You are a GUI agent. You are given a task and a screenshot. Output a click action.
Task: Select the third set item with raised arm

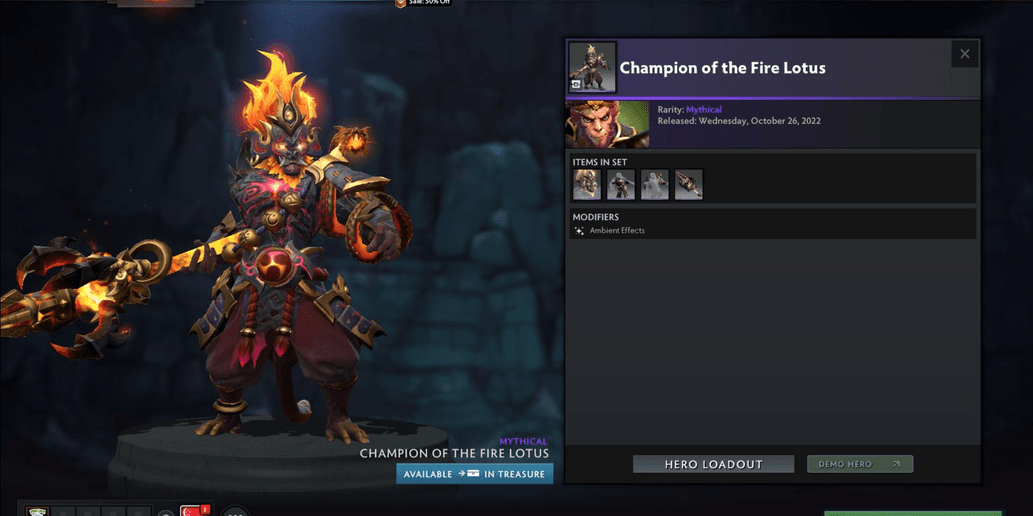(x=655, y=185)
